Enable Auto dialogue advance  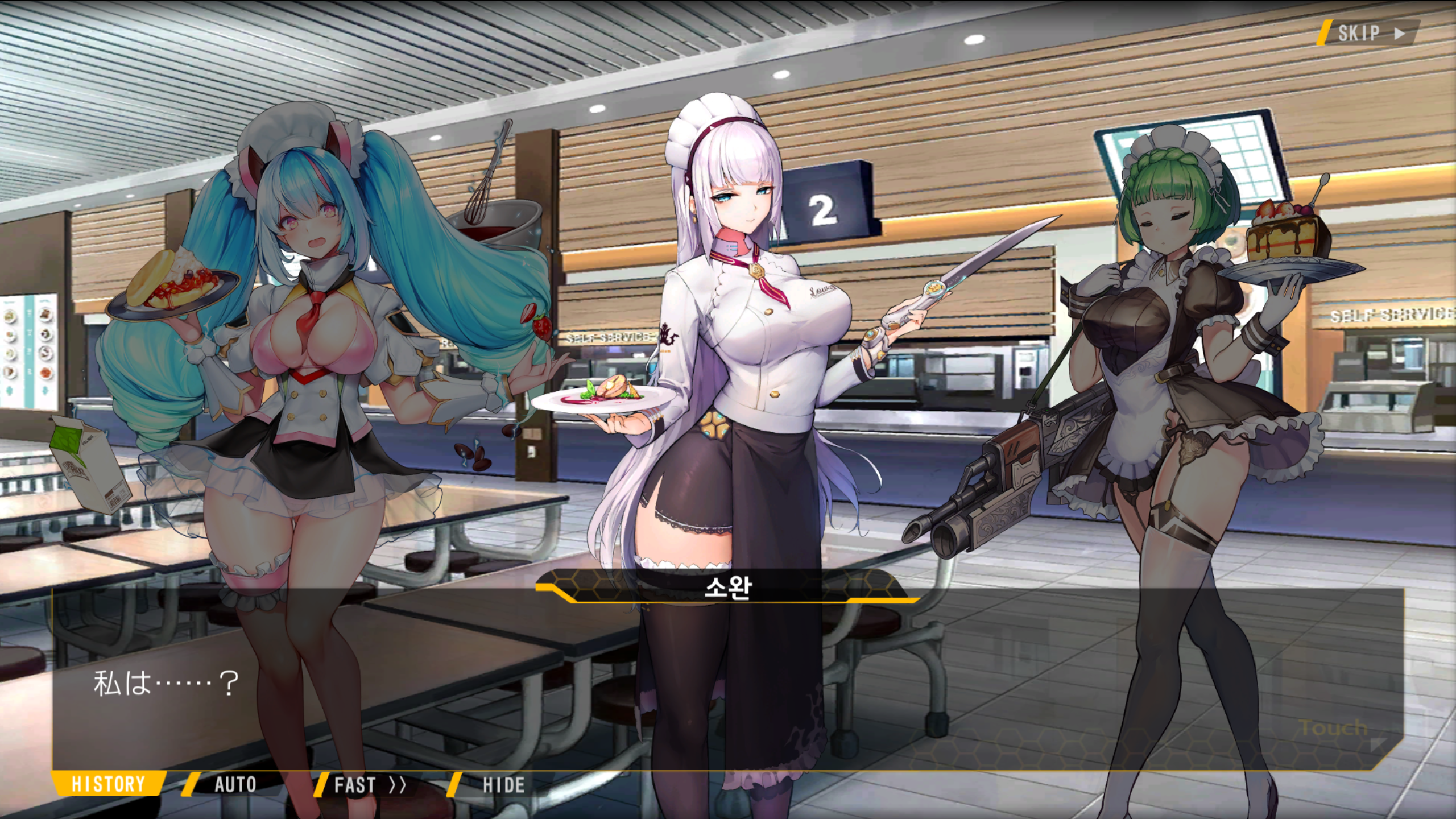tap(235, 785)
